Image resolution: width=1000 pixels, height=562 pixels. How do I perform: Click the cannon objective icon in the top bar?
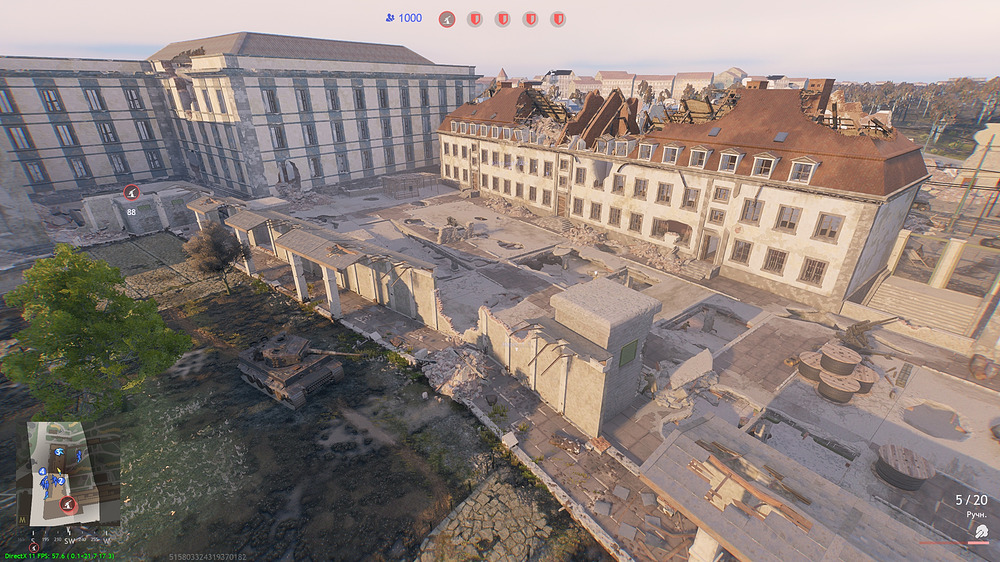pyautogui.click(x=447, y=19)
